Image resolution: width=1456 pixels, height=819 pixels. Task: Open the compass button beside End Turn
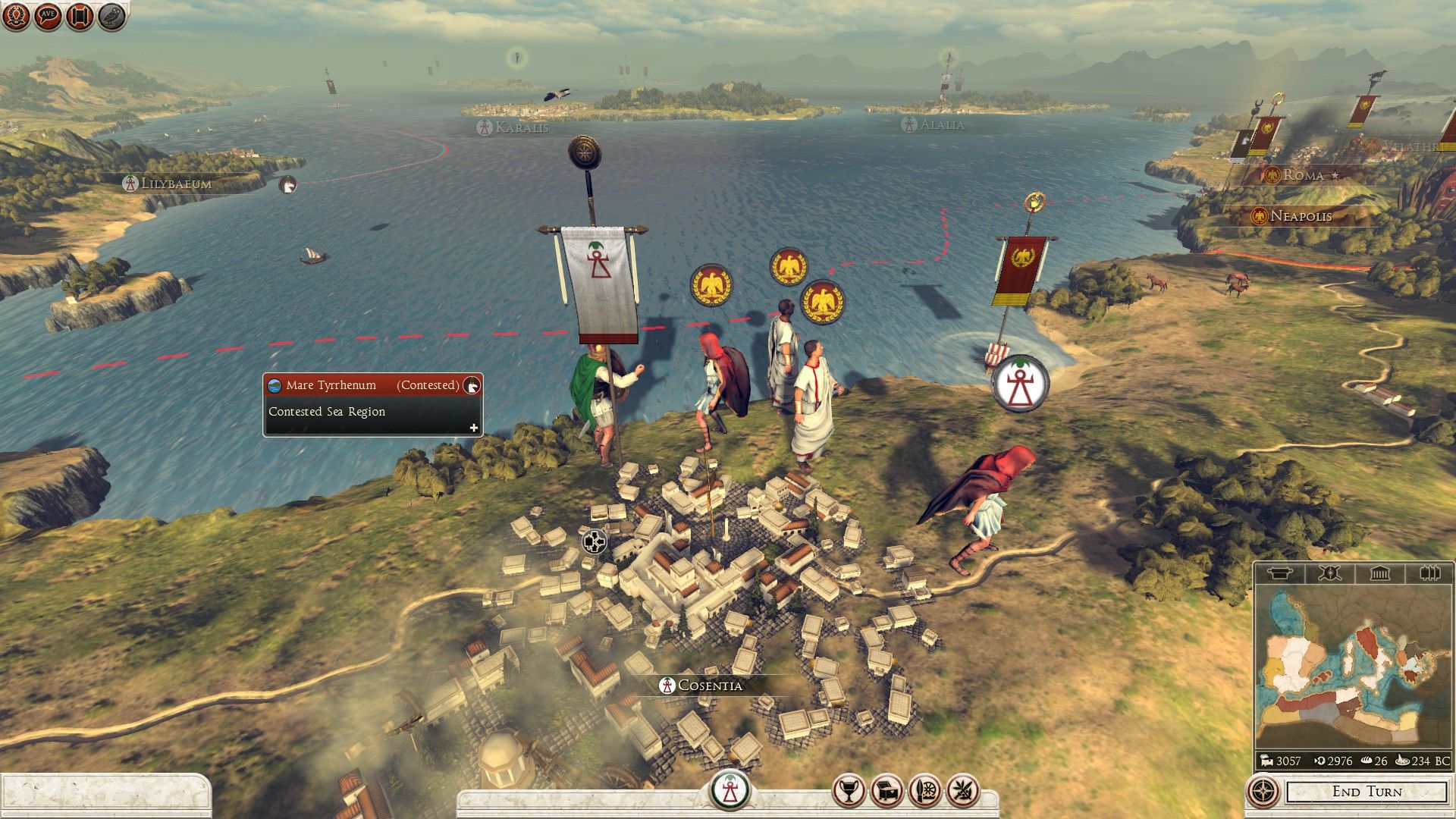pos(1263,792)
